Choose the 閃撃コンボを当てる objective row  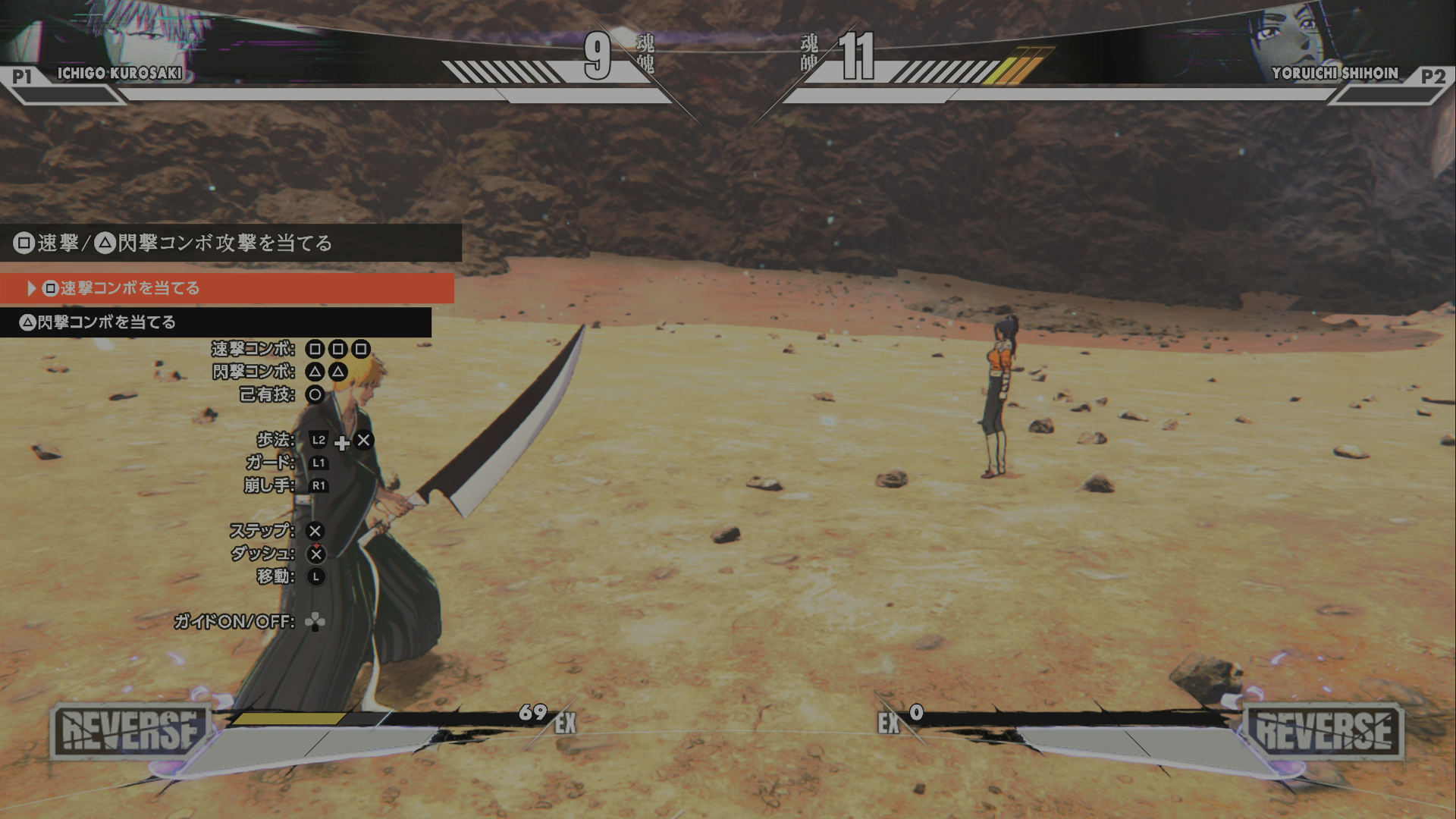pyautogui.click(x=215, y=322)
